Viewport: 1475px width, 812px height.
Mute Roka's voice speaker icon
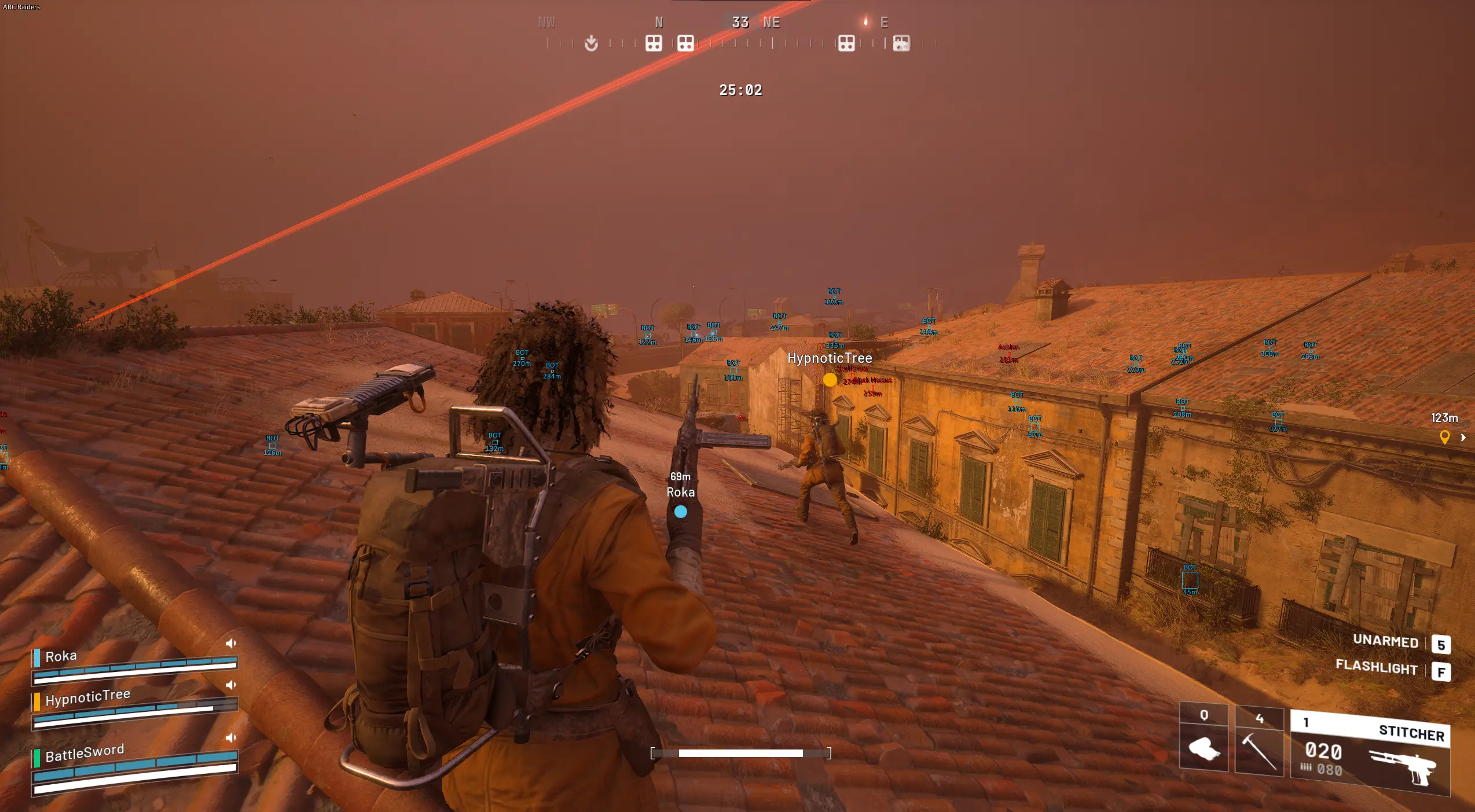coord(231,642)
